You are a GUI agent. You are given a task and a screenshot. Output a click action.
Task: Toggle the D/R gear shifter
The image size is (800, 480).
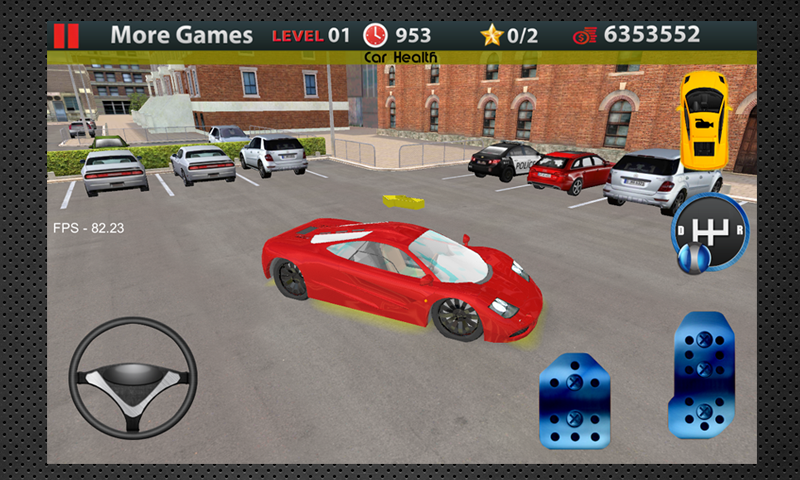click(709, 235)
